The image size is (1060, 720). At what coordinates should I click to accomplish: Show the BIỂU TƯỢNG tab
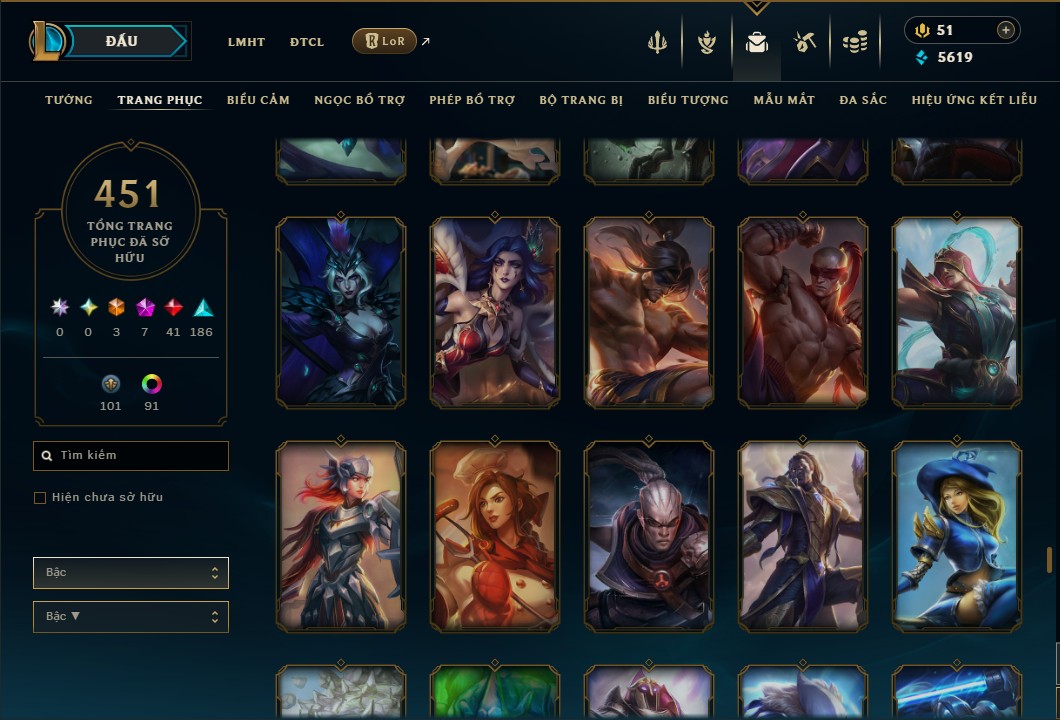(x=688, y=100)
